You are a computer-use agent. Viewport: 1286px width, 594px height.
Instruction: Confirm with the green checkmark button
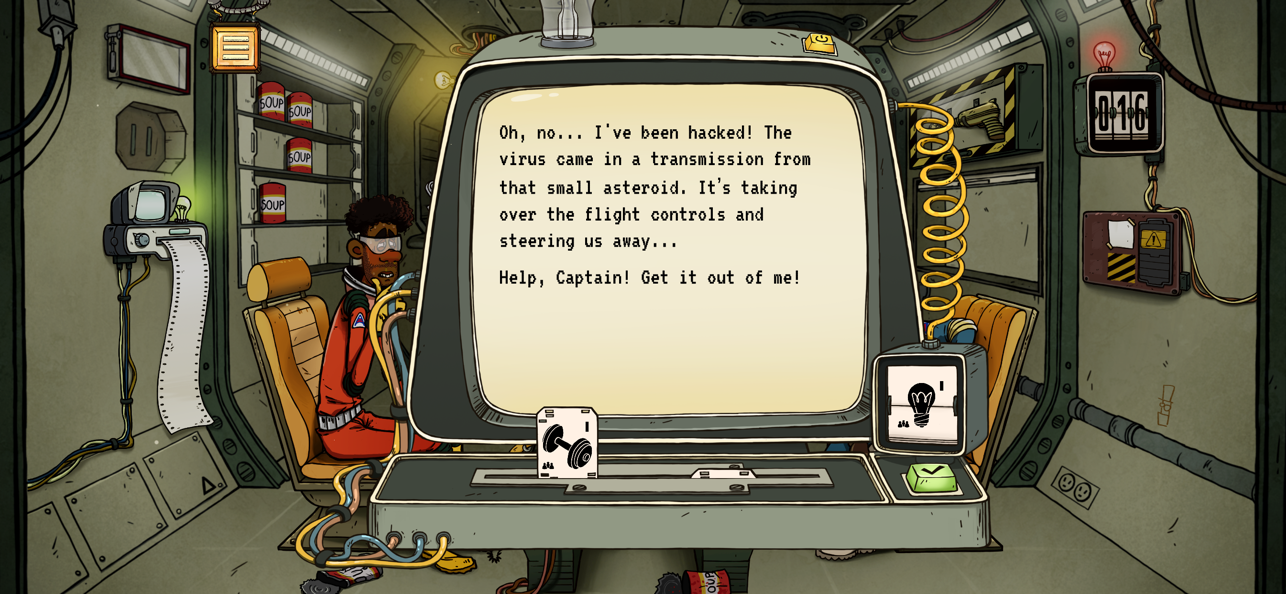[931, 476]
